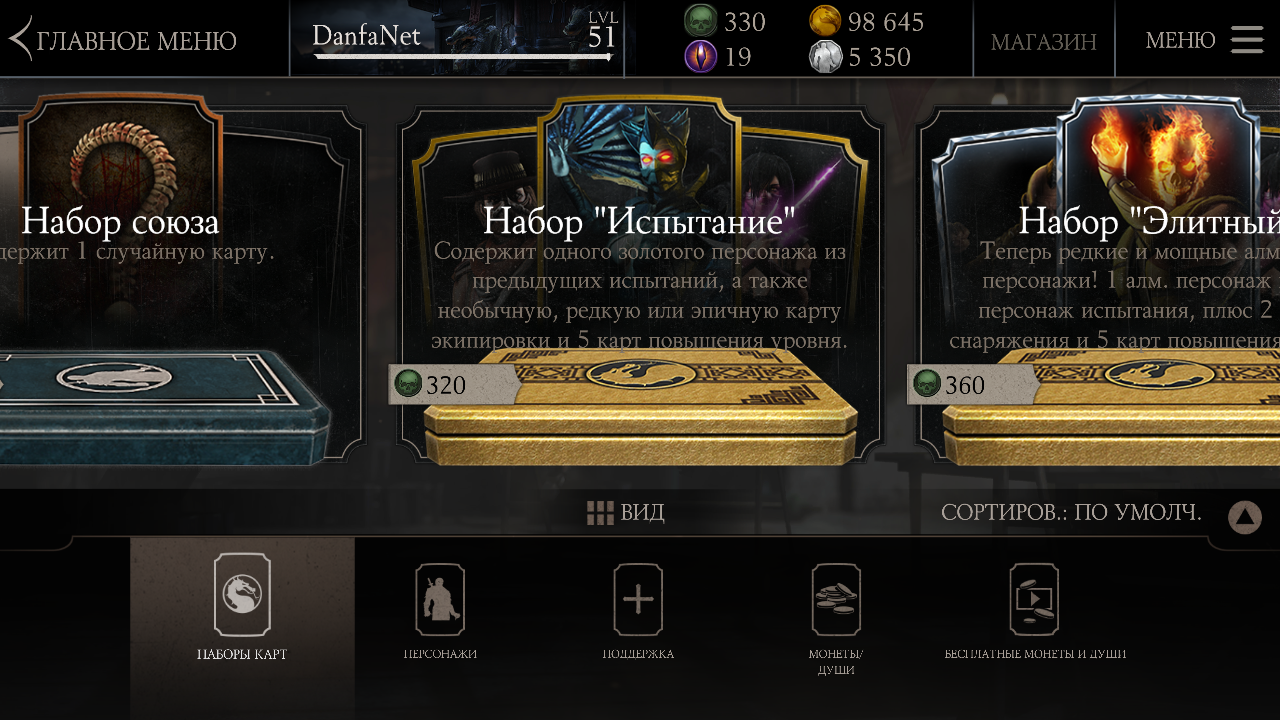
Task: Collapse the panel with the triangle arrow
Action: [x=1245, y=517]
